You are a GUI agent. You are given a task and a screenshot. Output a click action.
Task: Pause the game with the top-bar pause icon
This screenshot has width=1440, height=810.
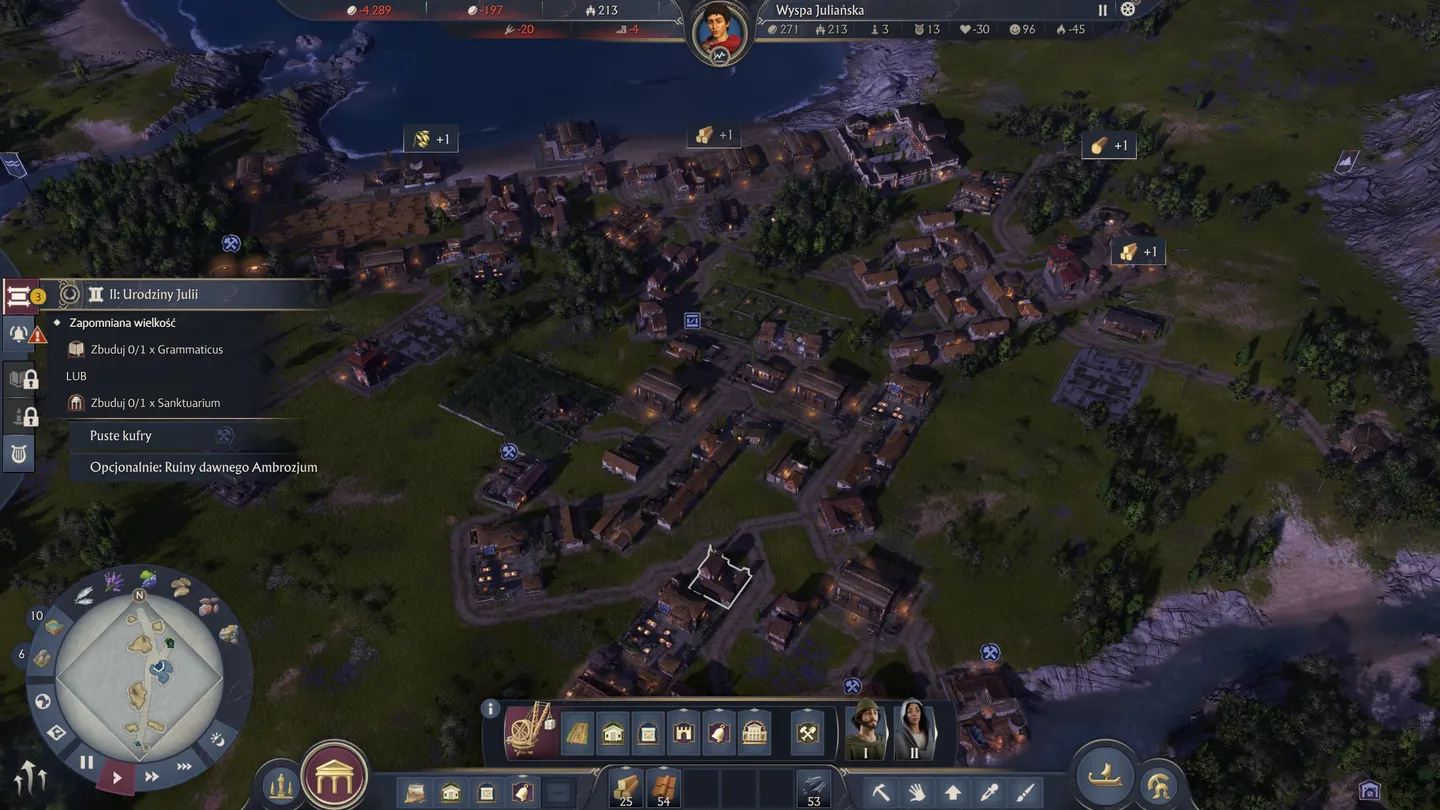(x=1103, y=10)
